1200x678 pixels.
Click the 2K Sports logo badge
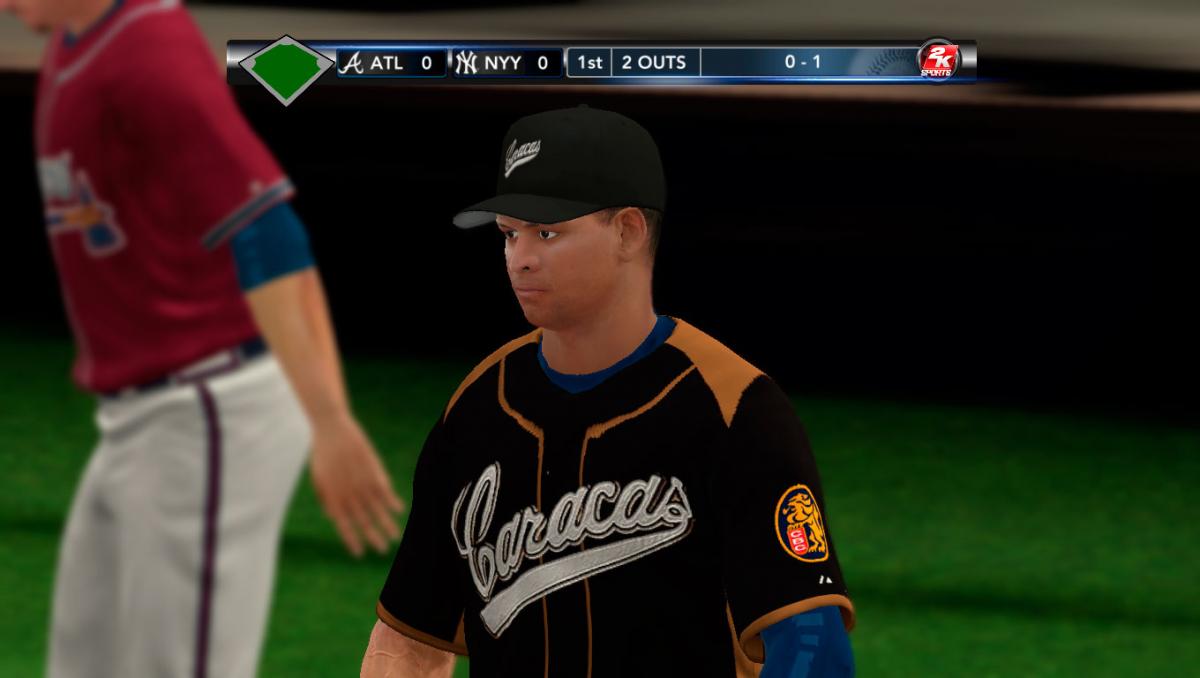[938, 61]
